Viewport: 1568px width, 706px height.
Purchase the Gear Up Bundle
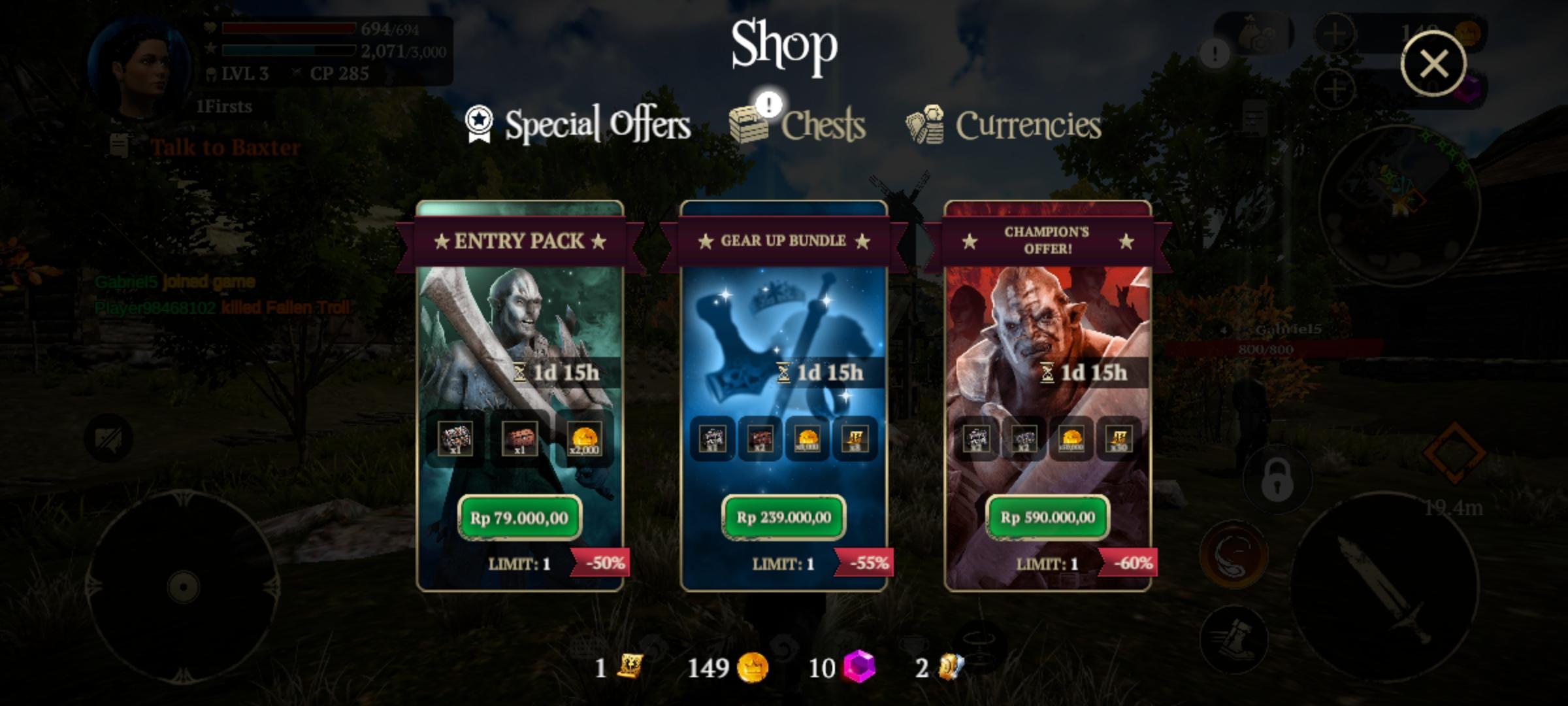point(783,518)
